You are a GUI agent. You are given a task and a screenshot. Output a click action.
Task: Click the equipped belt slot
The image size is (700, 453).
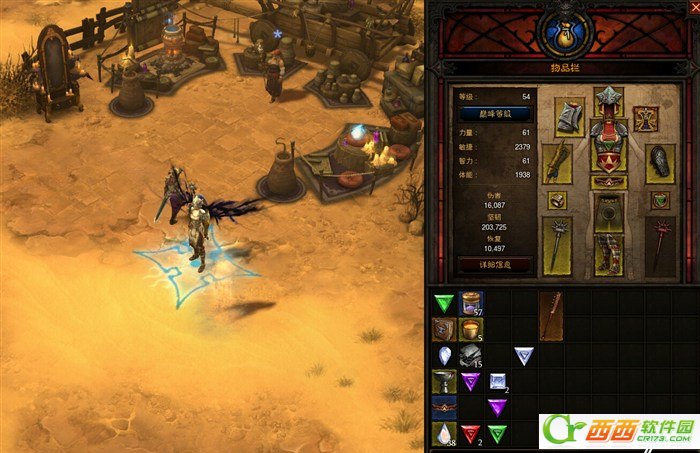(x=608, y=183)
